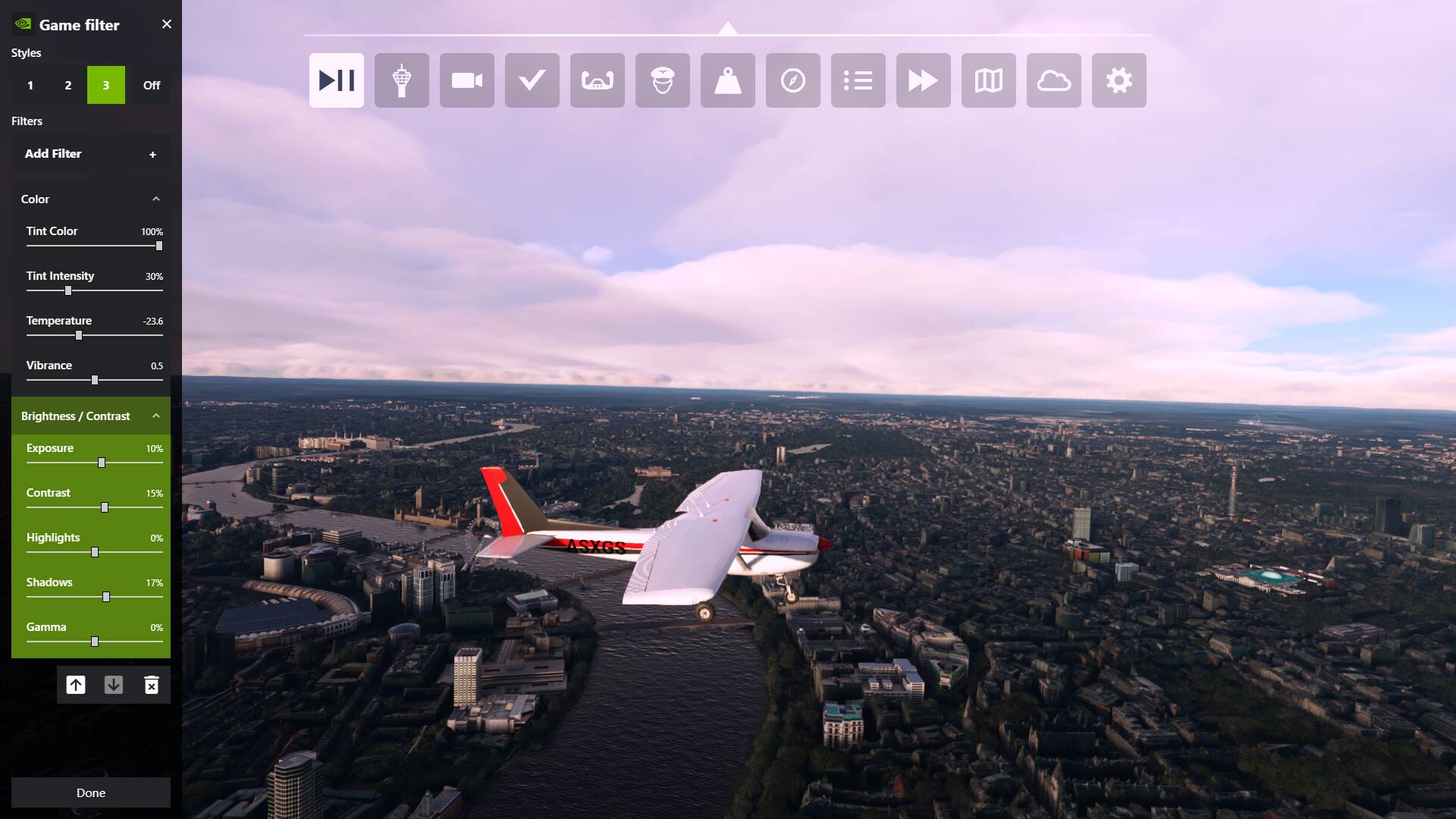1456x819 pixels.
Task: Click Add Filter
Action: (90, 154)
